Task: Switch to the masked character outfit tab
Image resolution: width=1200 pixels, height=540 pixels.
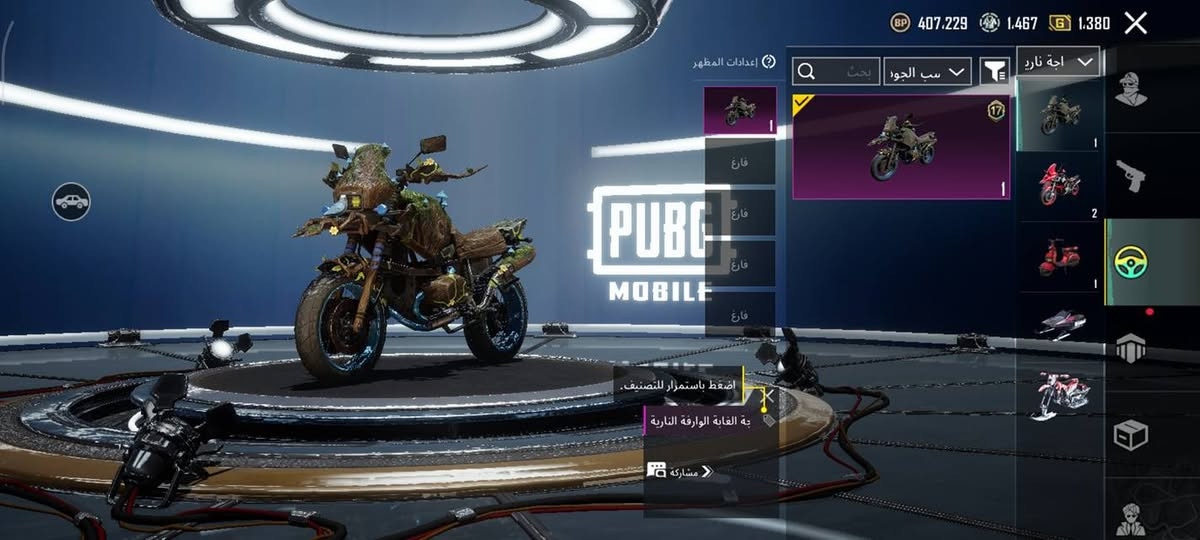Action: 1132,90
